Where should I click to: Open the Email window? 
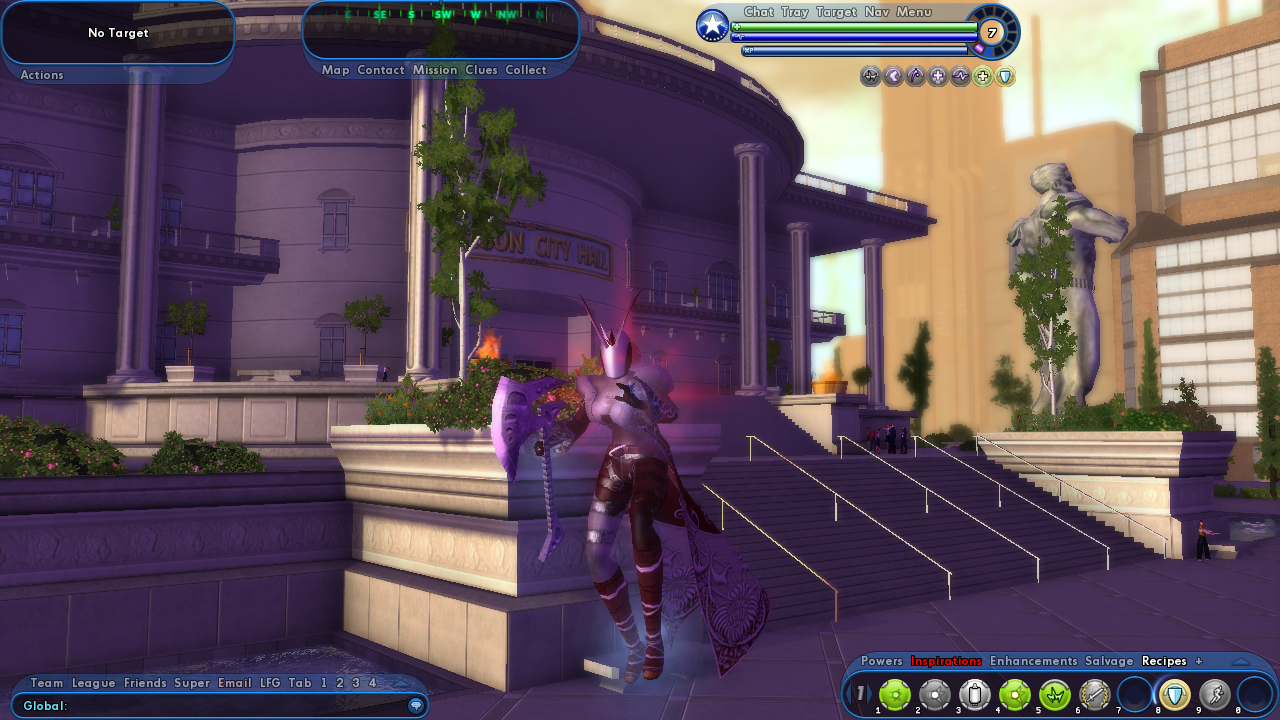coord(235,683)
